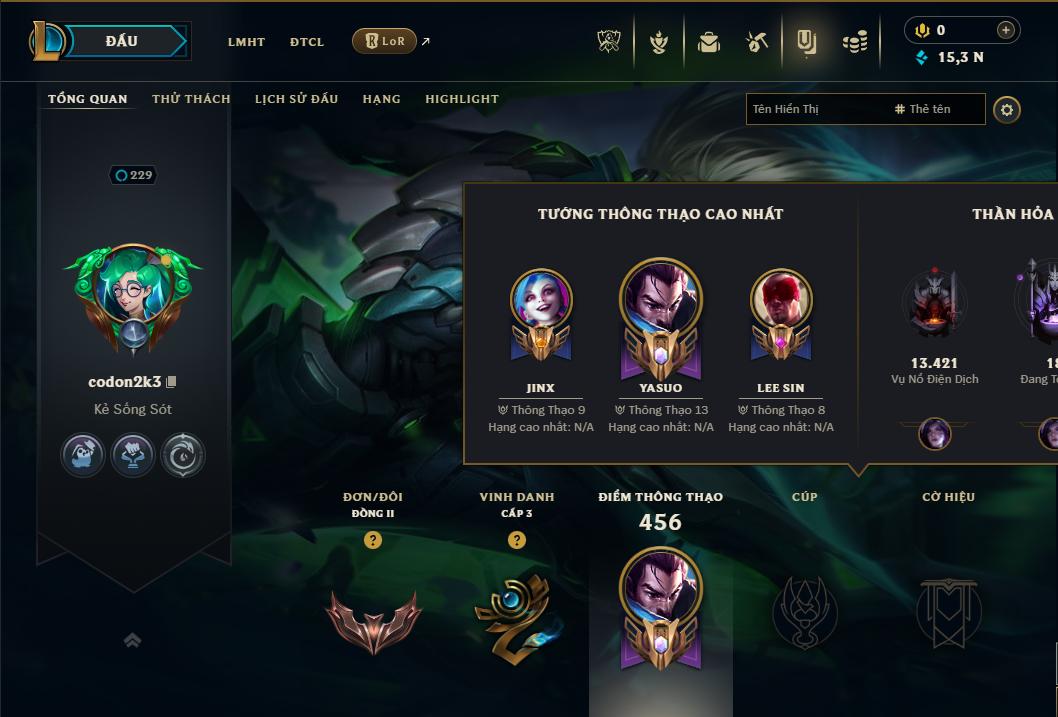Click the ĐƠN/ĐÔI bronze rank emblem
Viewport: 1058px width, 717px height.
click(373, 619)
